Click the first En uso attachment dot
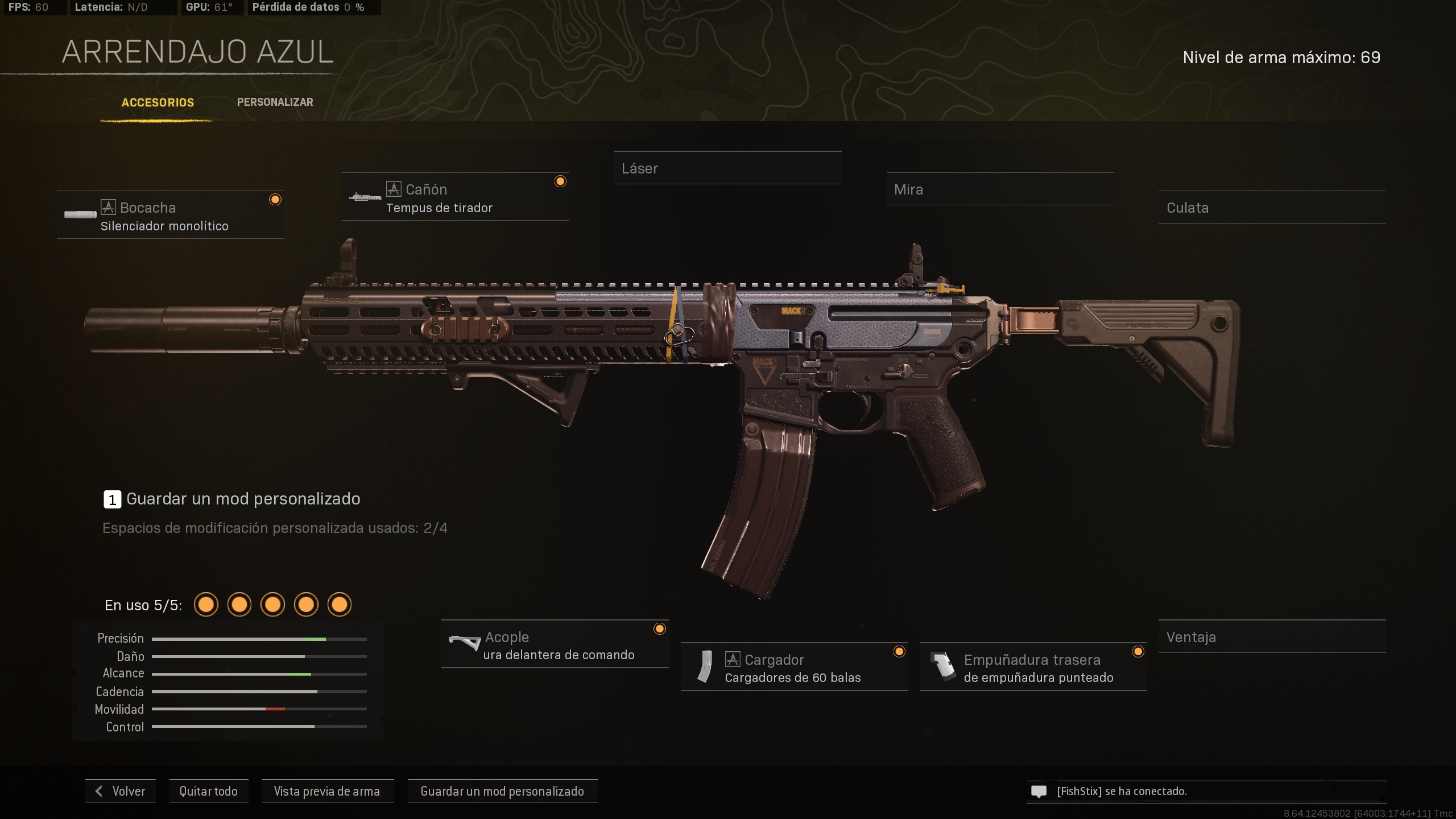 point(206,604)
